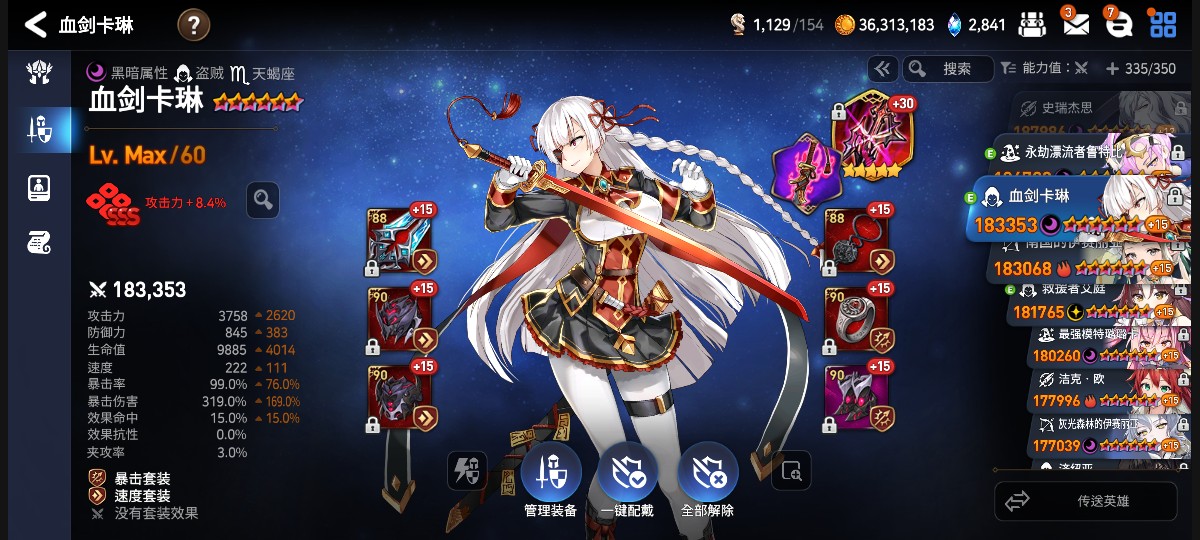Screen dimensions: 1200x540
Task: Click the hero search field
Action: (x=948, y=69)
